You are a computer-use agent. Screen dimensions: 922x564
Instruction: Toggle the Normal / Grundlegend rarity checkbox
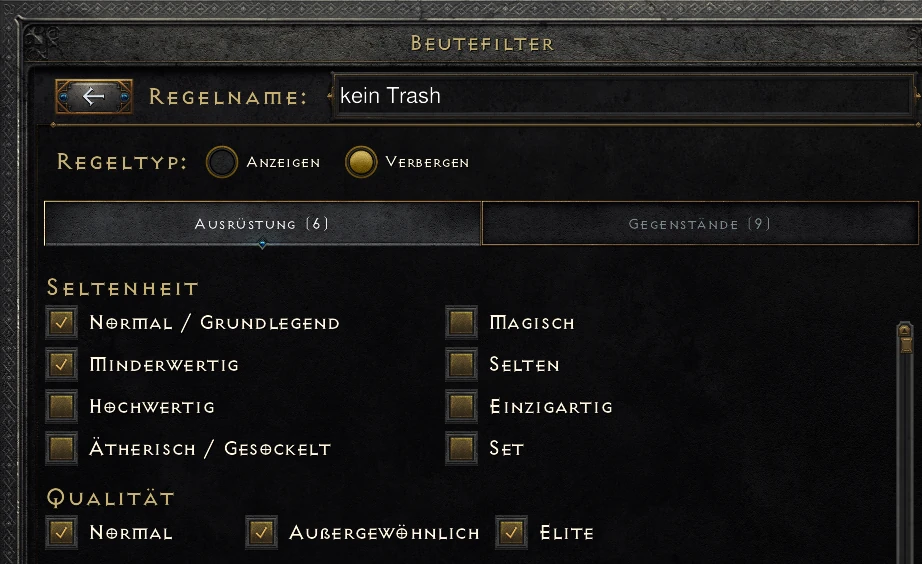click(62, 323)
